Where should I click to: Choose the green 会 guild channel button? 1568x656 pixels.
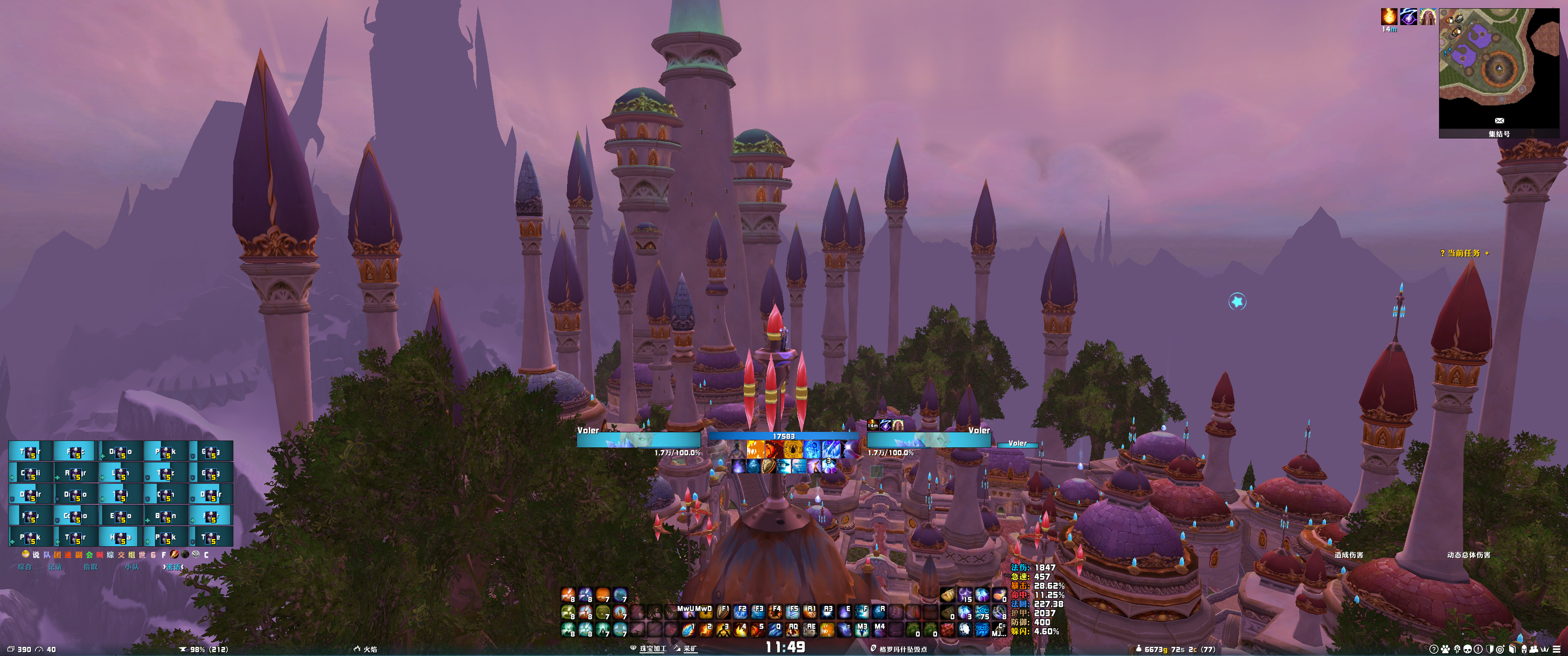pos(89,554)
